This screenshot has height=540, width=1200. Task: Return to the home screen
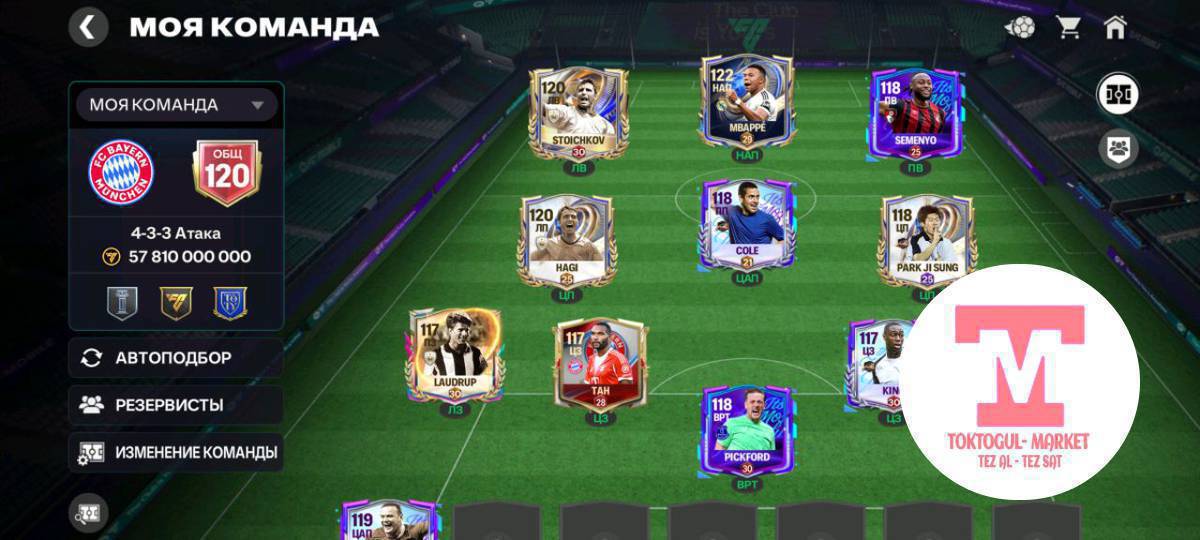(1115, 27)
